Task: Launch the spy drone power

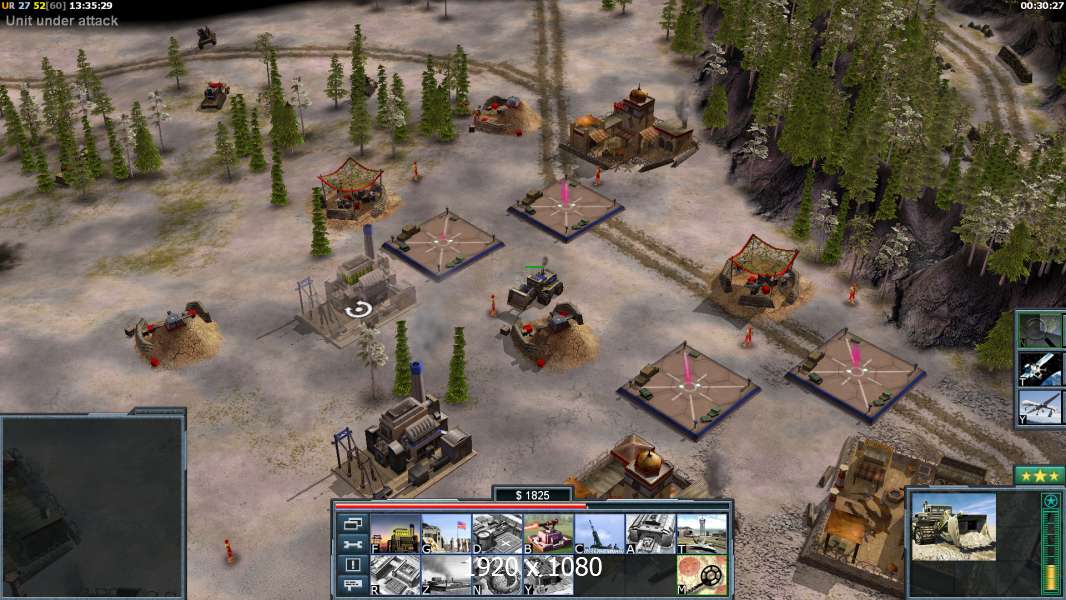Action: pyautogui.click(x=1041, y=406)
